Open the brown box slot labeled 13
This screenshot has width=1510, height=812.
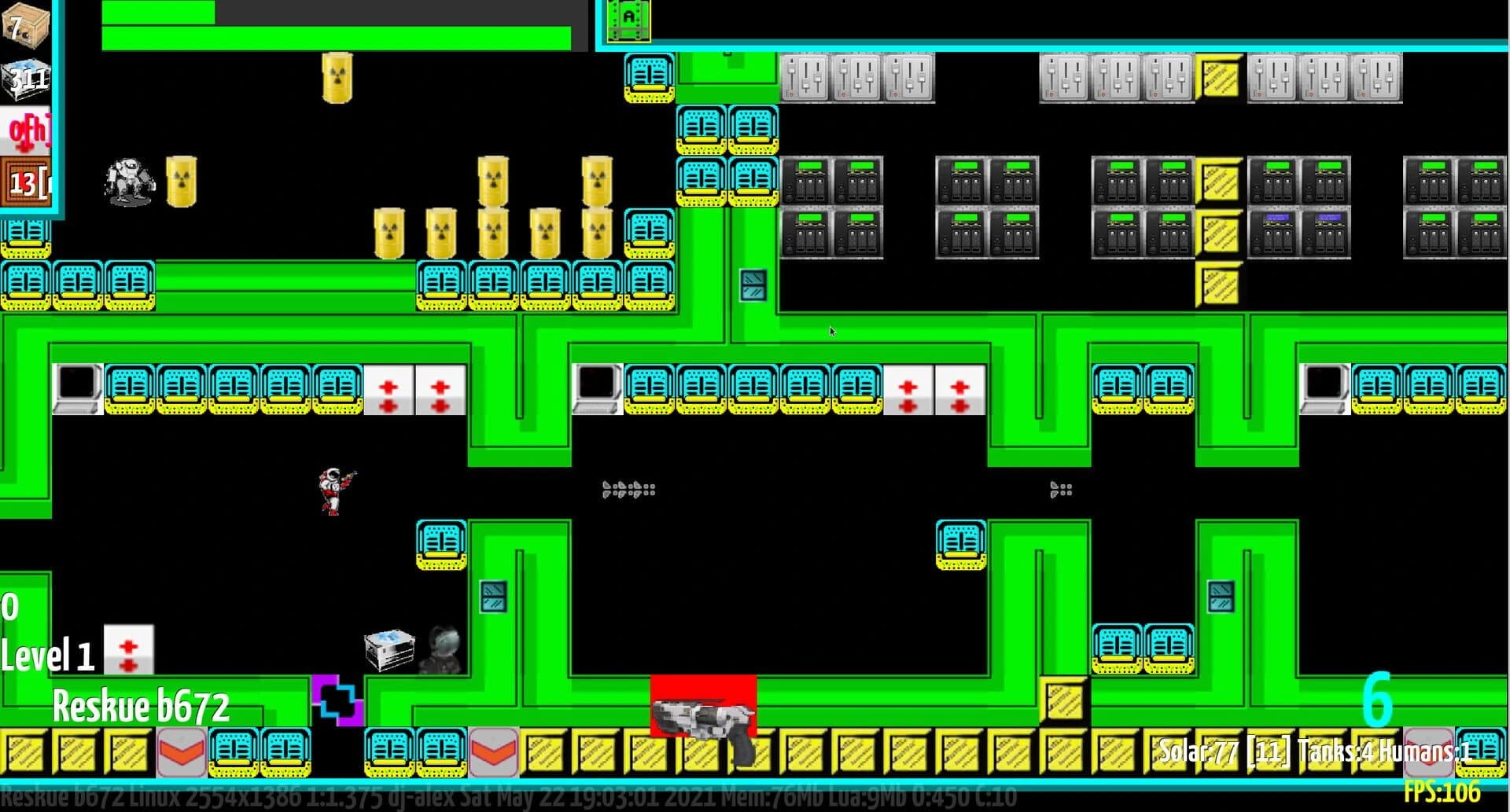(x=24, y=181)
